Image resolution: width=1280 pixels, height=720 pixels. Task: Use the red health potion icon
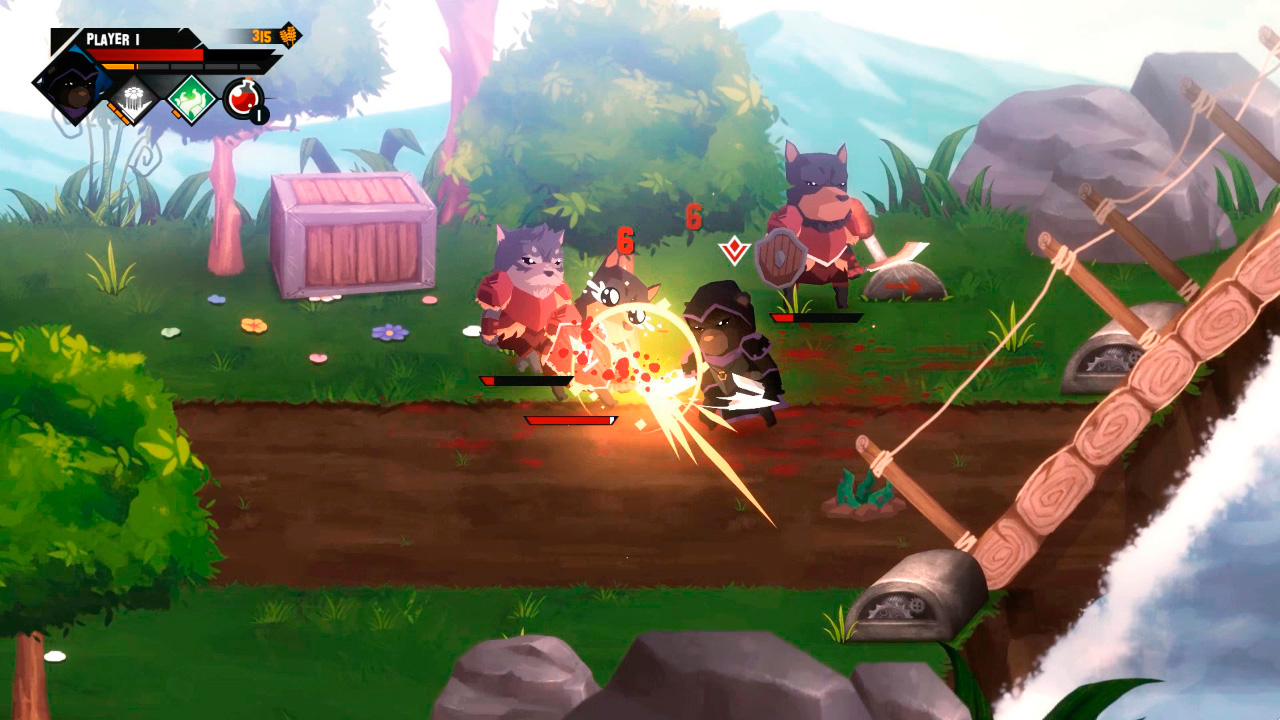[x=242, y=97]
